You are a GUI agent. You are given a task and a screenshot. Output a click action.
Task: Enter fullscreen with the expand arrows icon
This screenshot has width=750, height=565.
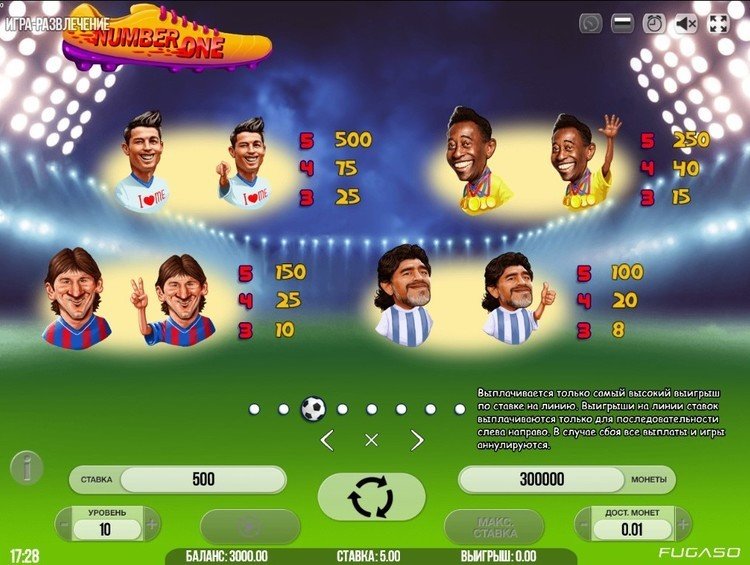(x=719, y=22)
